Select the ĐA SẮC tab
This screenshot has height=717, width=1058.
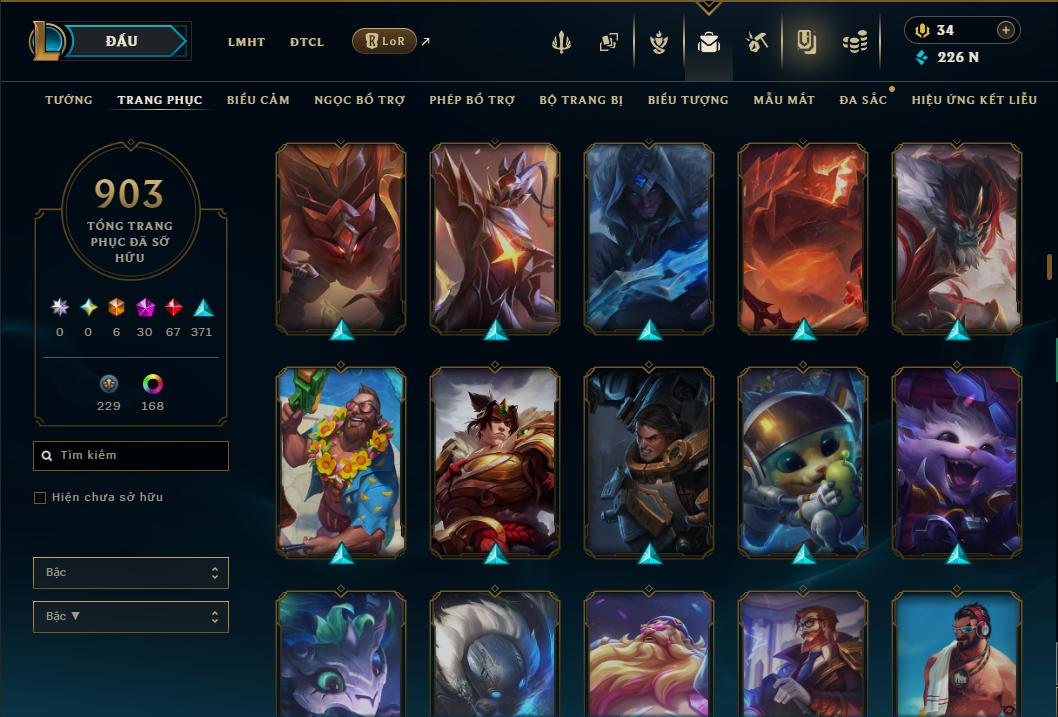point(863,100)
